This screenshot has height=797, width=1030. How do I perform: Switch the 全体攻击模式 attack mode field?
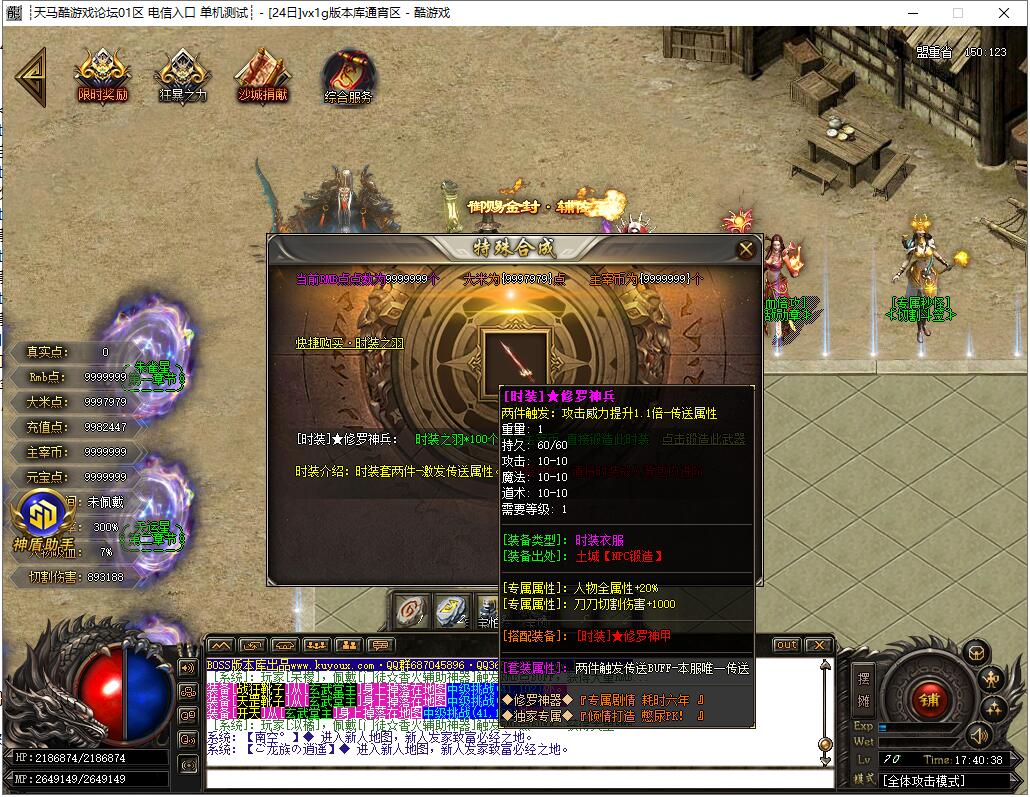point(924,779)
